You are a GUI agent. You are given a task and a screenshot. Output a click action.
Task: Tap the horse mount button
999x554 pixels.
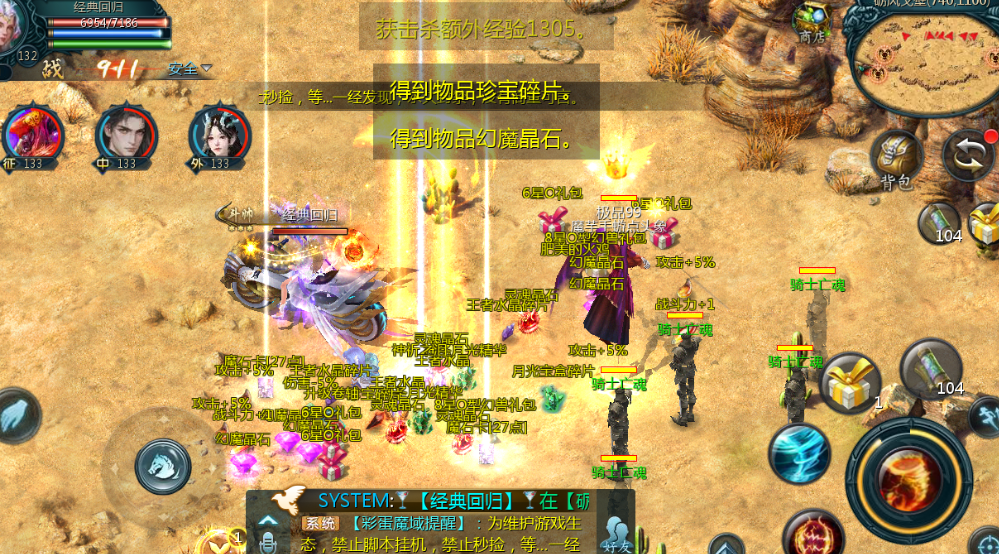pos(162,461)
